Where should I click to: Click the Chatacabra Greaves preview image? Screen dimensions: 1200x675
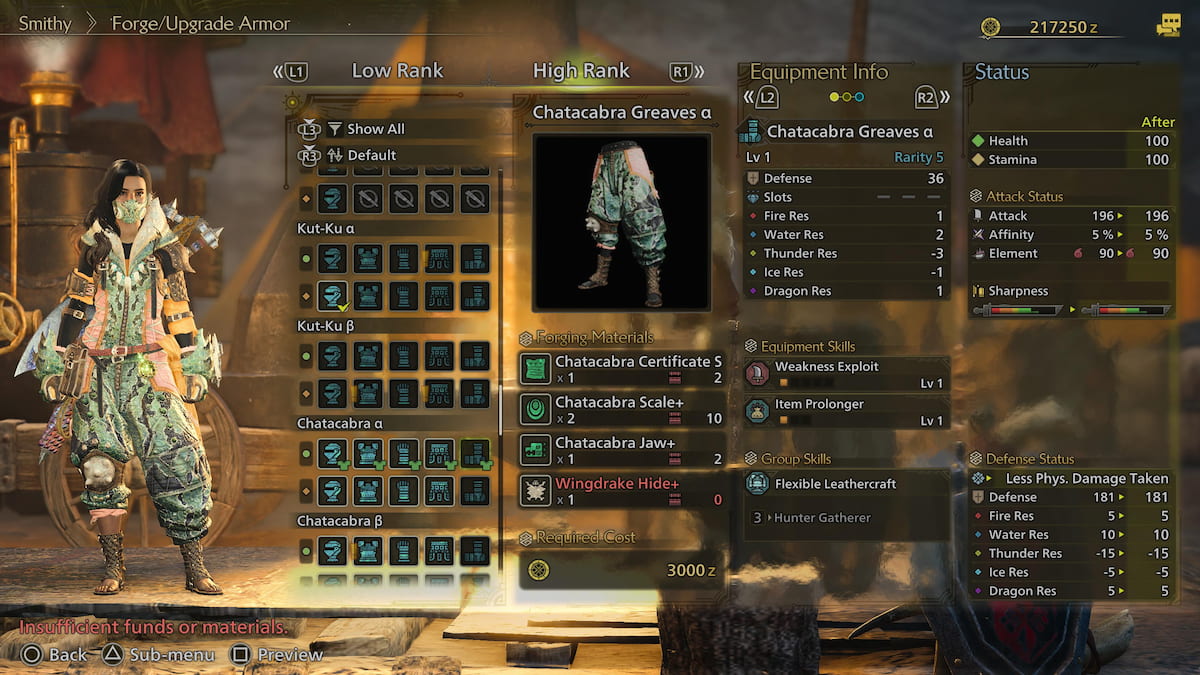[x=622, y=222]
